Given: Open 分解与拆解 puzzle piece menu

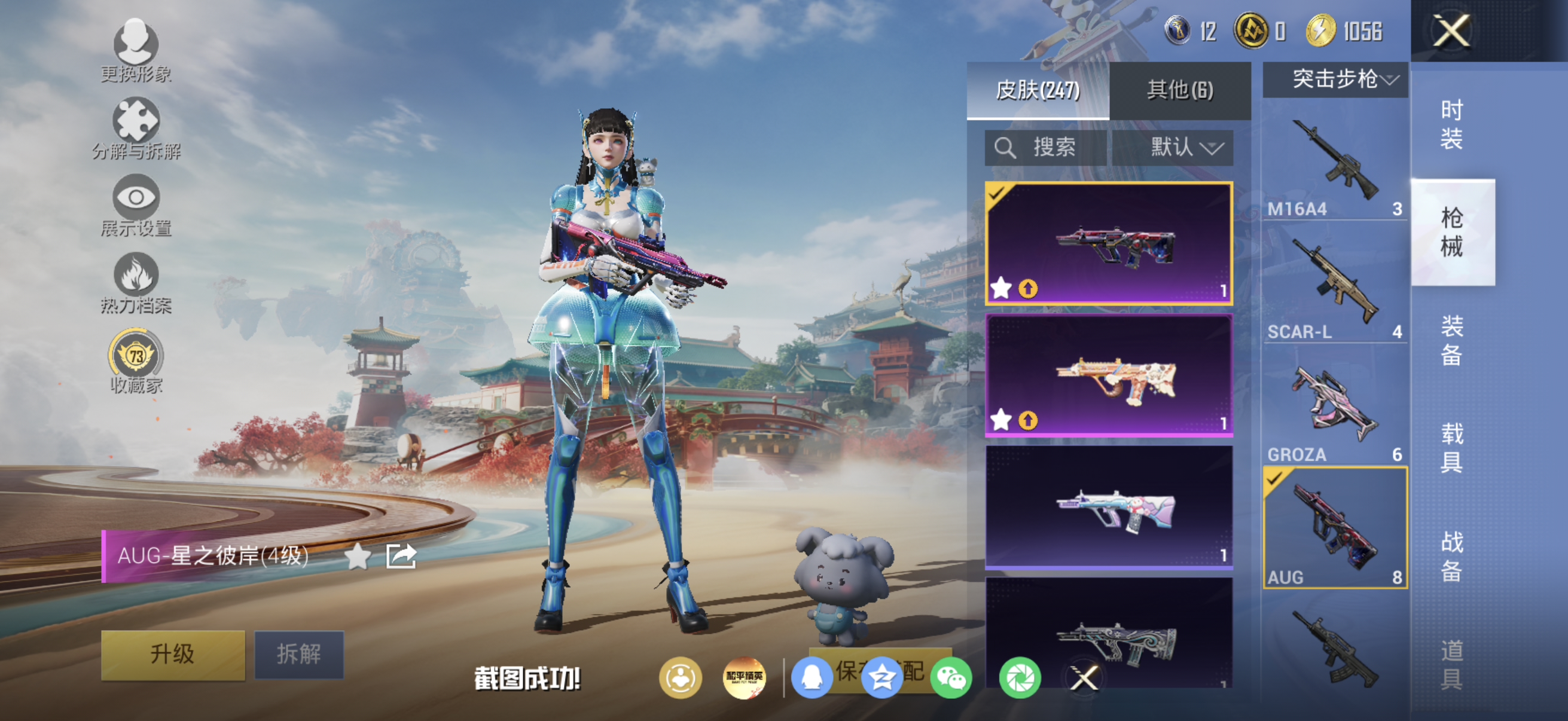Looking at the screenshot, I should point(136,129).
